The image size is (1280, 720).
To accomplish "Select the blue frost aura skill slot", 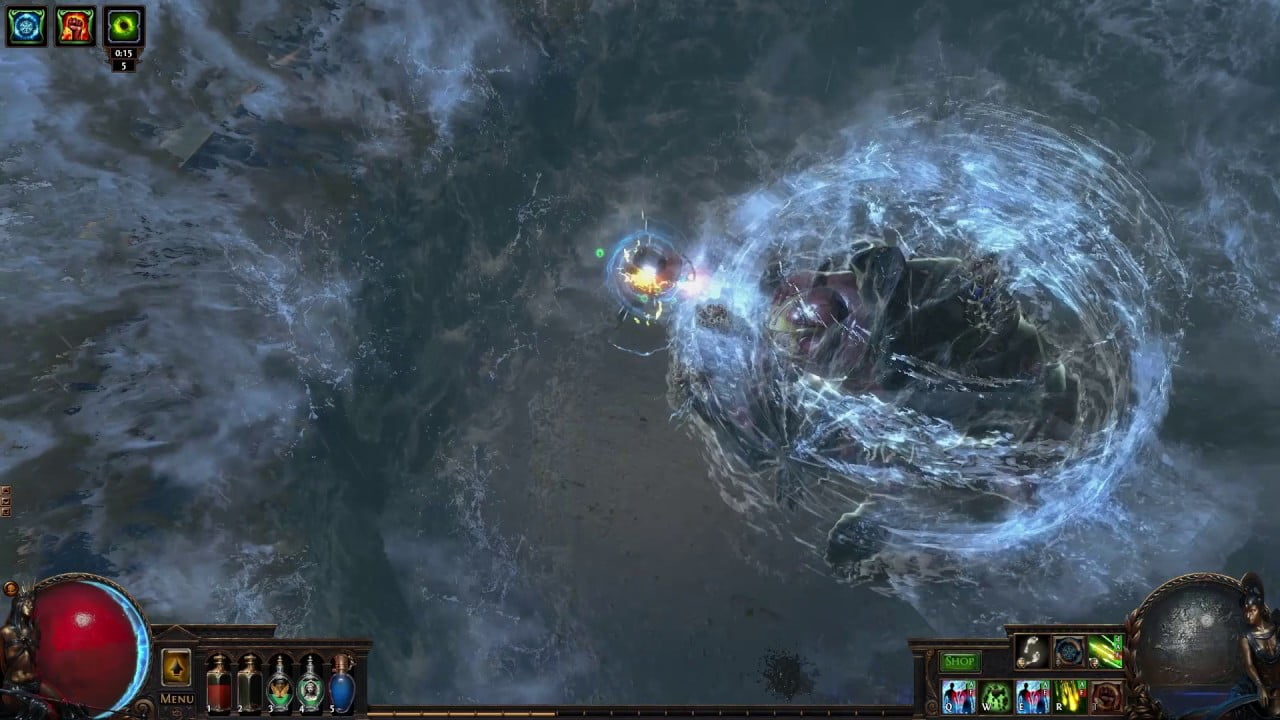I will [1069, 652].
